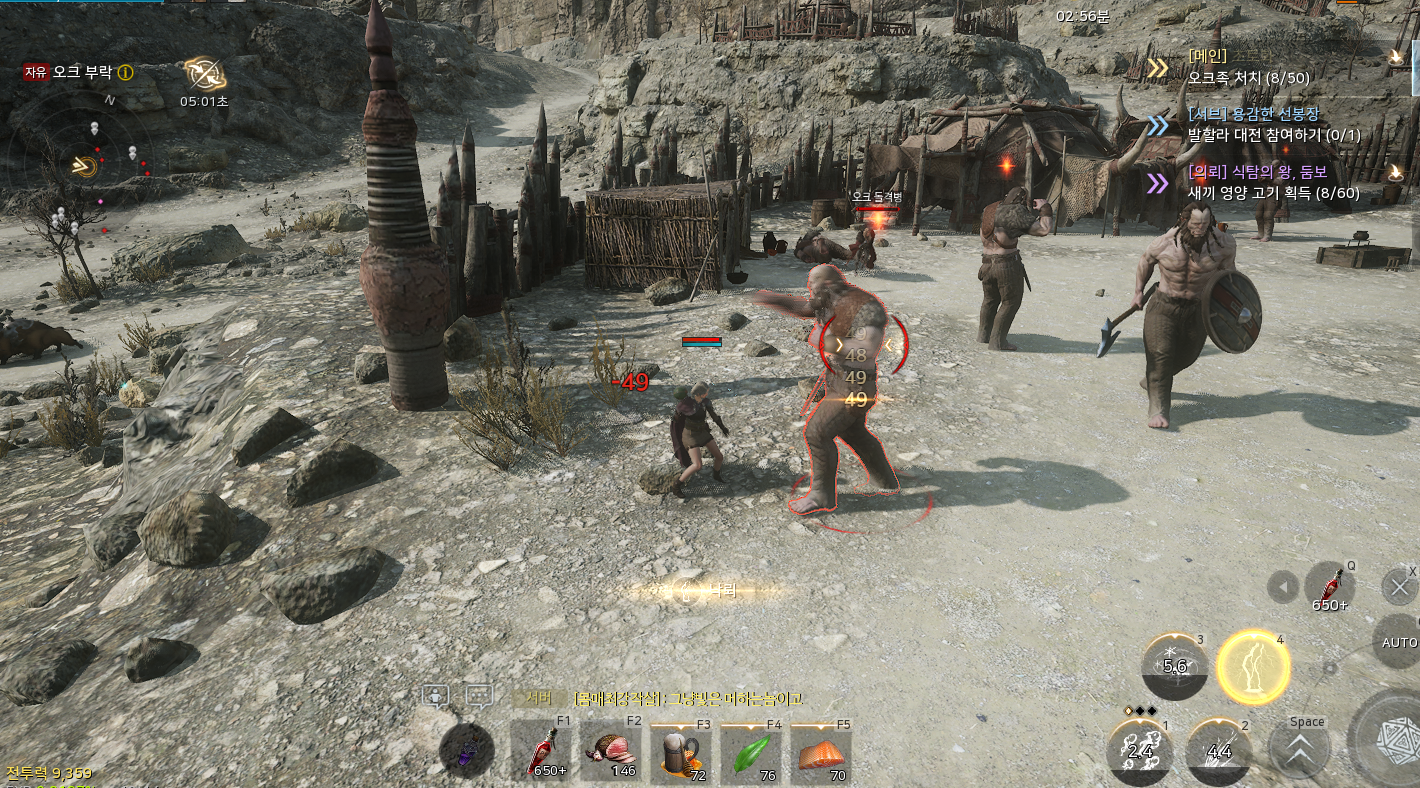
Task: Select the 서버 chat channel tag
Action: (x=539, y=698)
